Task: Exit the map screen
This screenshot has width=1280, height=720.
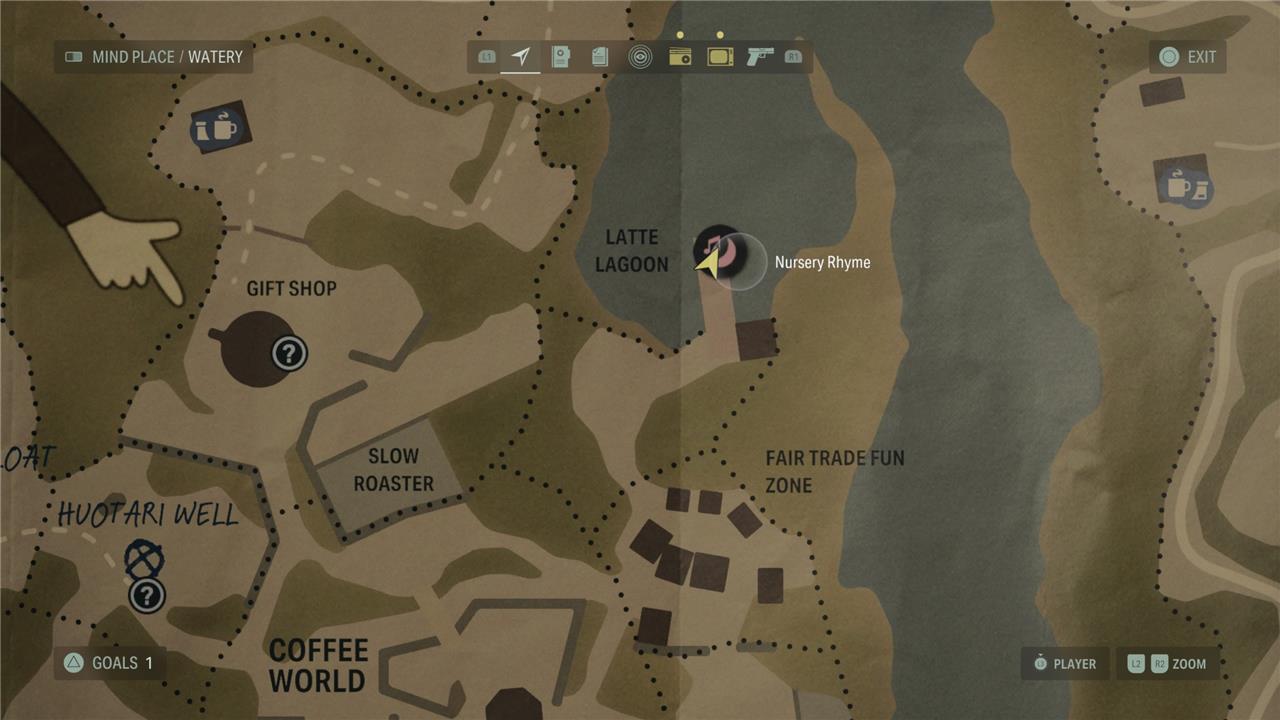Action: [1187, 57]
